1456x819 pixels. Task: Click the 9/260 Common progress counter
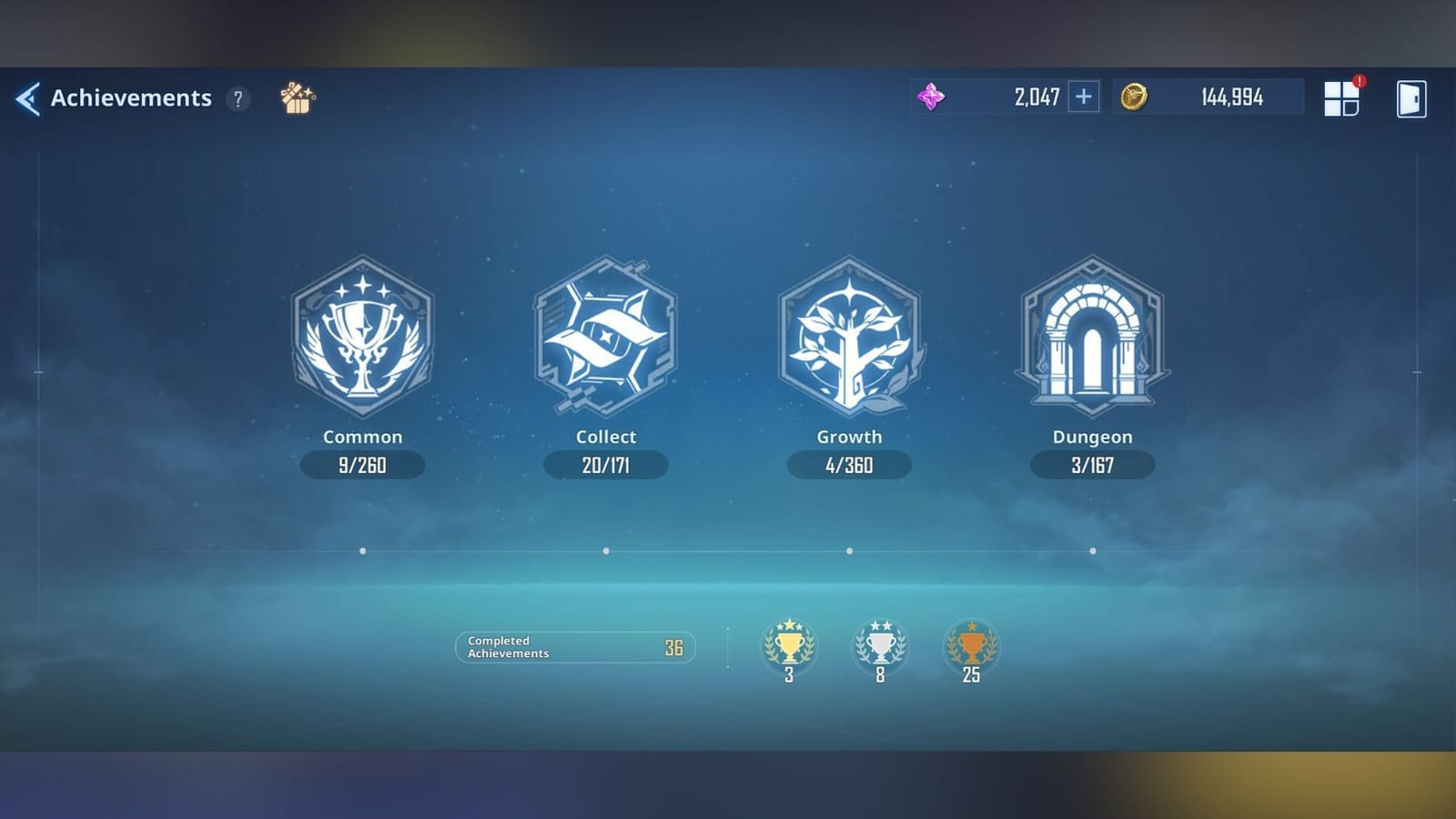tap(363, 465)
